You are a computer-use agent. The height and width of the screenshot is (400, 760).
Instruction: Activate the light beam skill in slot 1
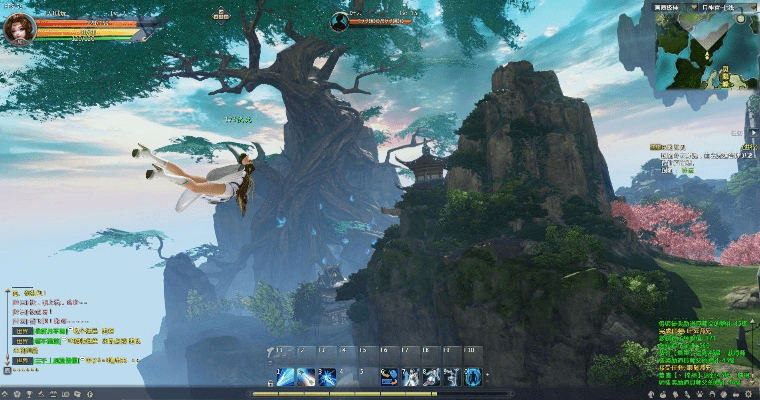pyautogui.click(x=284, y=376)
